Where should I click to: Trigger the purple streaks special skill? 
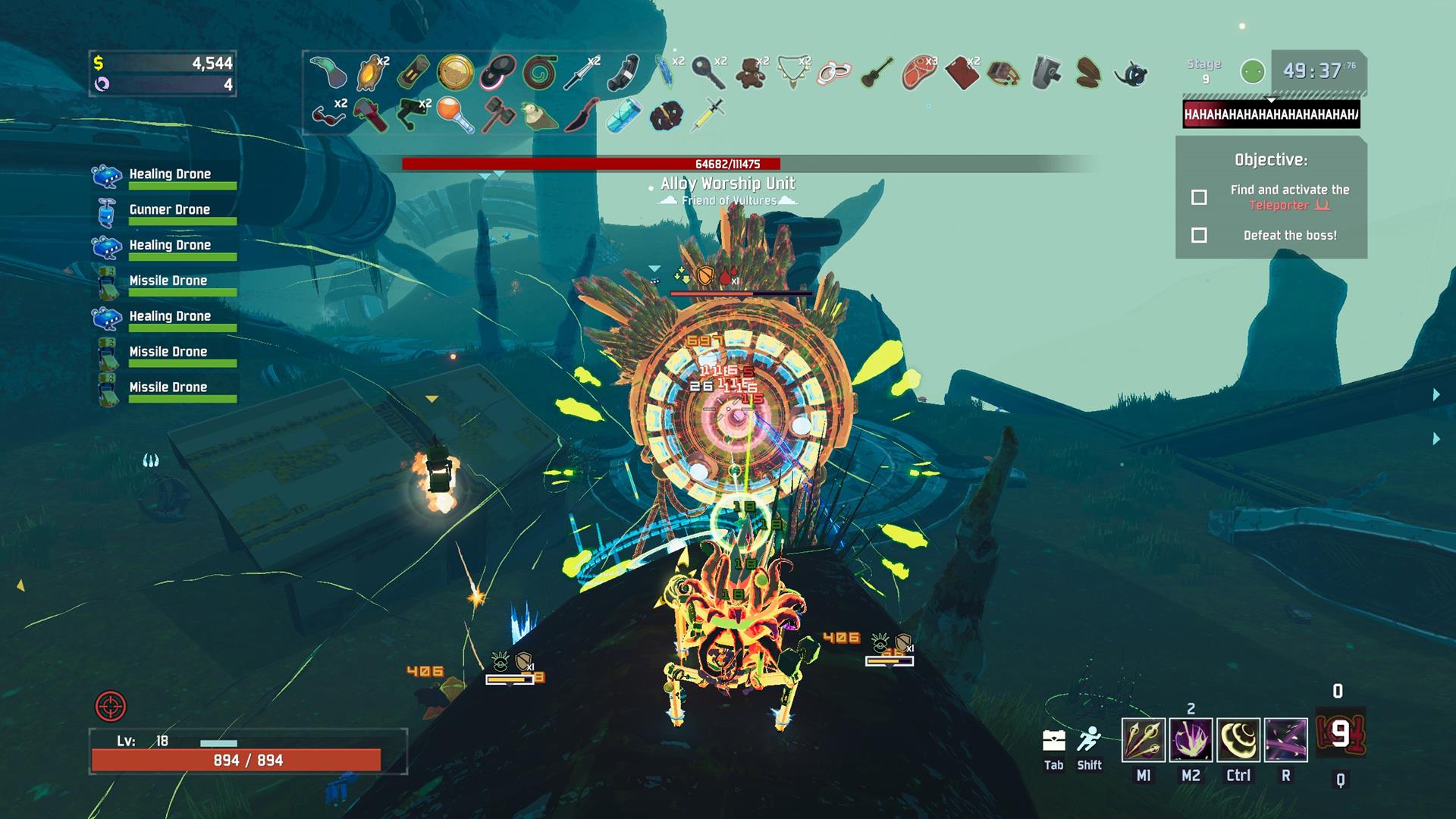(1286, 739)
